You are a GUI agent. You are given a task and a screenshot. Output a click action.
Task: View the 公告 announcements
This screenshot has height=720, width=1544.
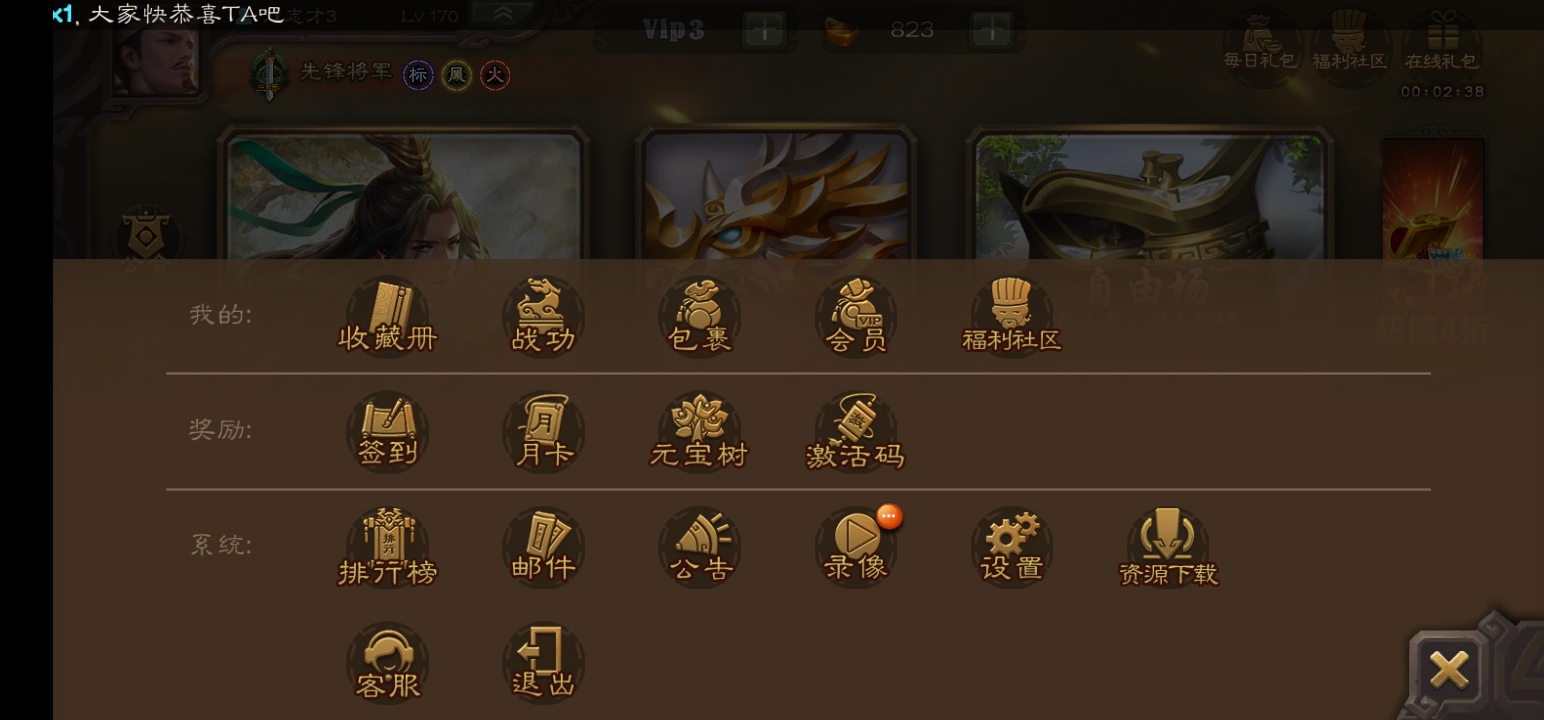point(699,547)
